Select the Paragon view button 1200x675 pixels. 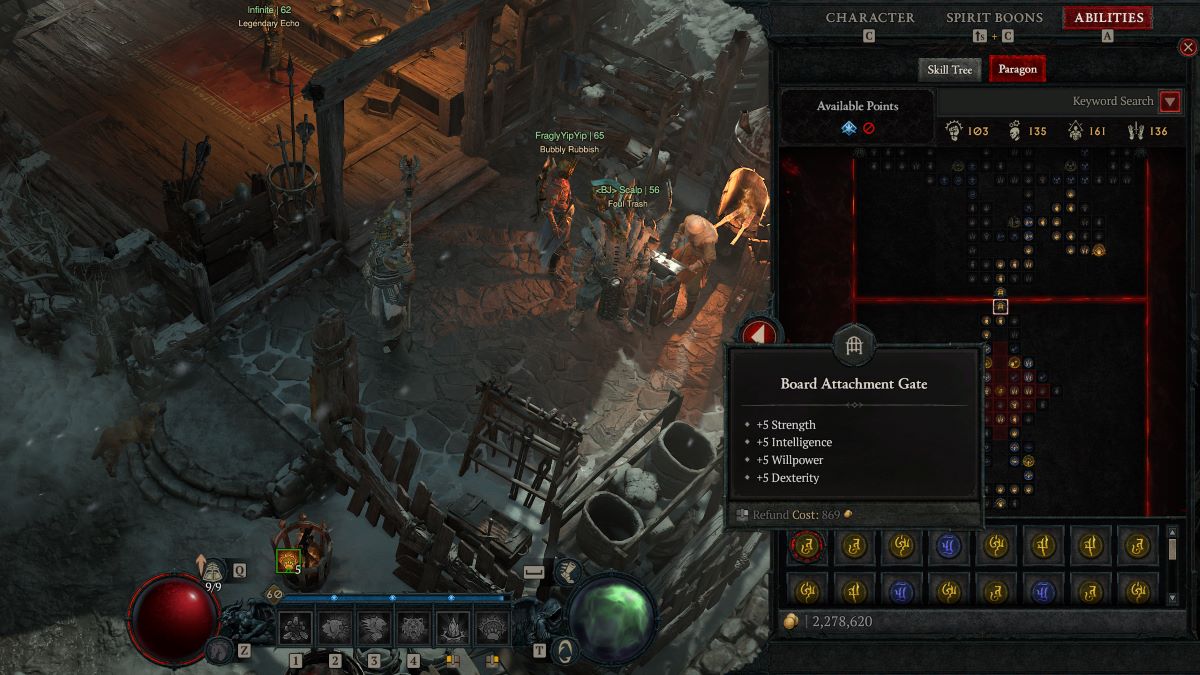tap(1017, 69)
